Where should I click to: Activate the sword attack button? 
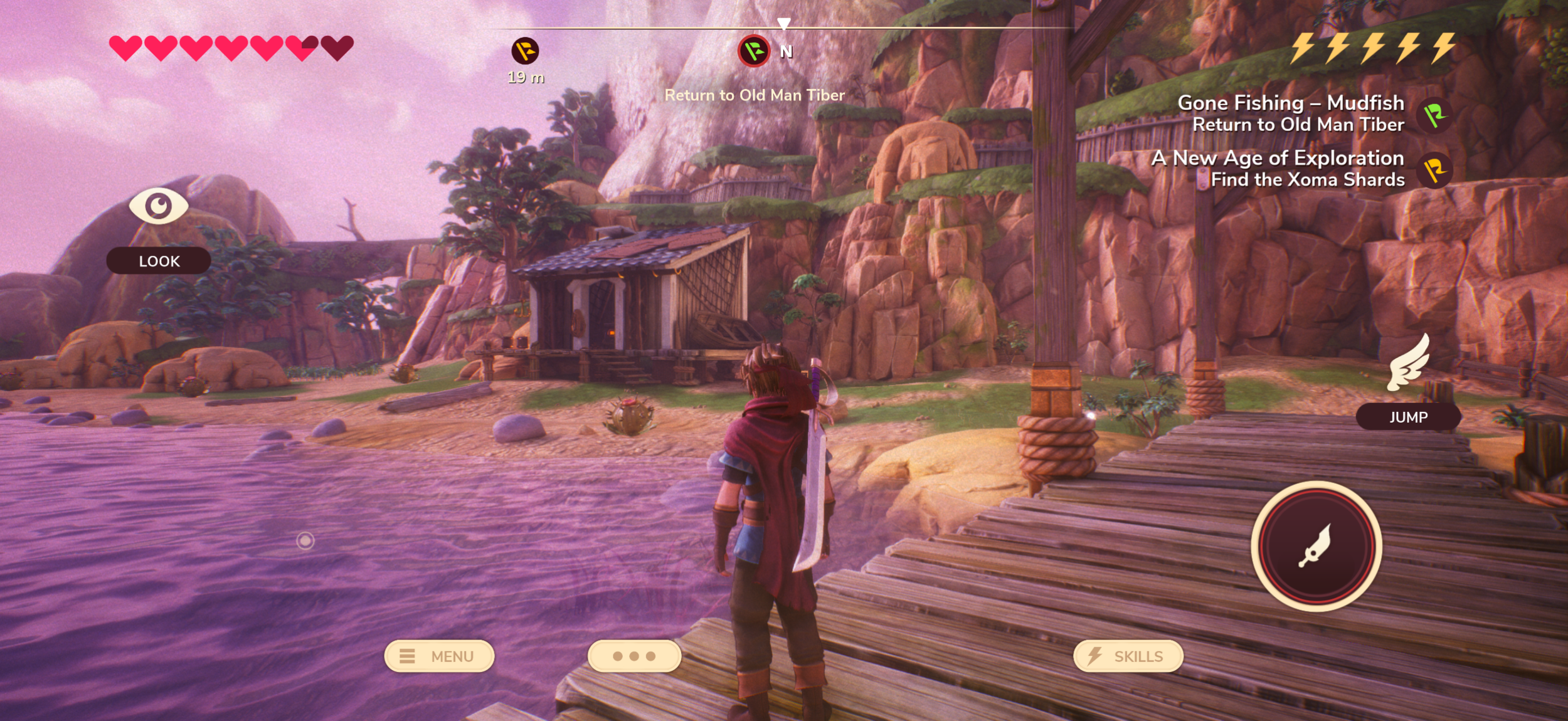(1316, 546)
